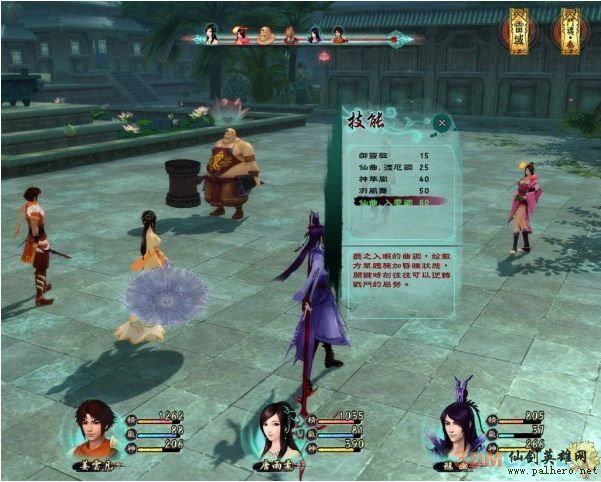Confirm the highlighted 仙曲.入夢調 skill
This screenshot has width=601, height=482.
coord(385,202)
